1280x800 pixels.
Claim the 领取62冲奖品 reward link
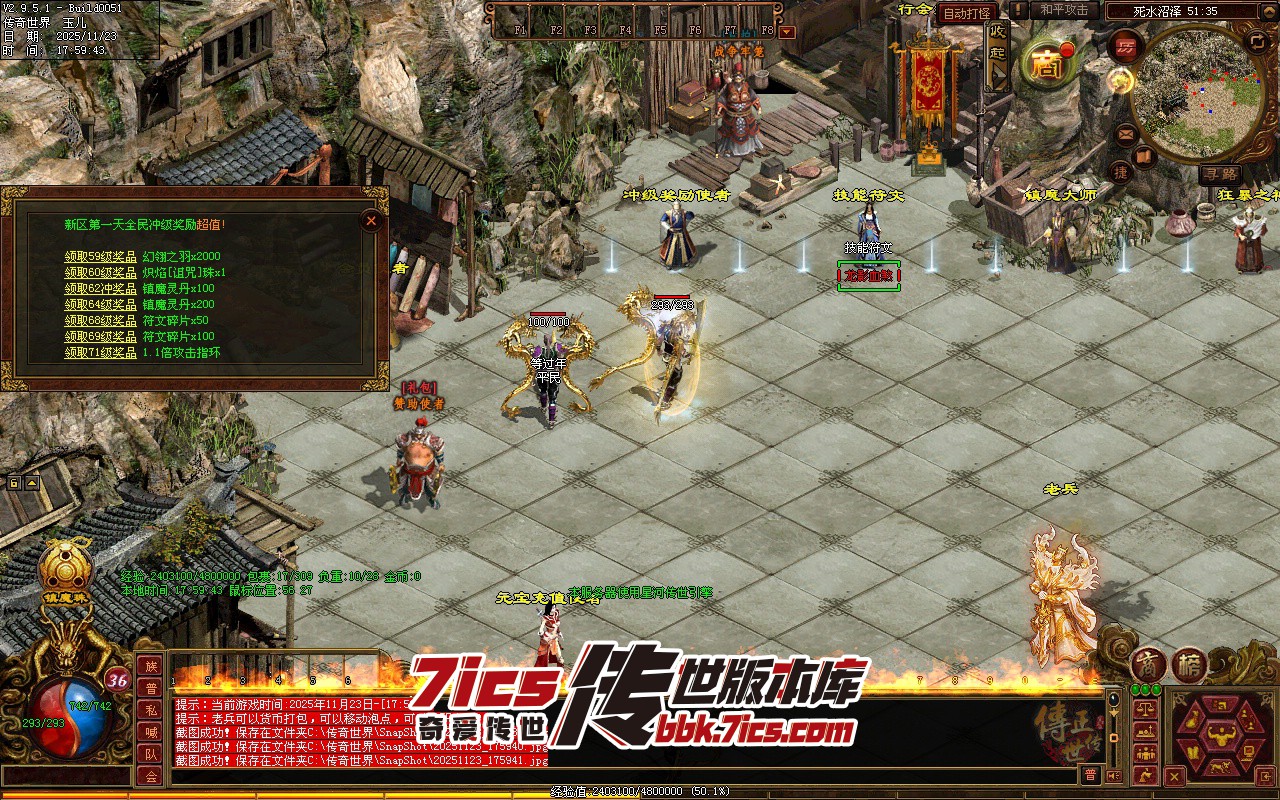pyautogui.click(x=101, y=289)
